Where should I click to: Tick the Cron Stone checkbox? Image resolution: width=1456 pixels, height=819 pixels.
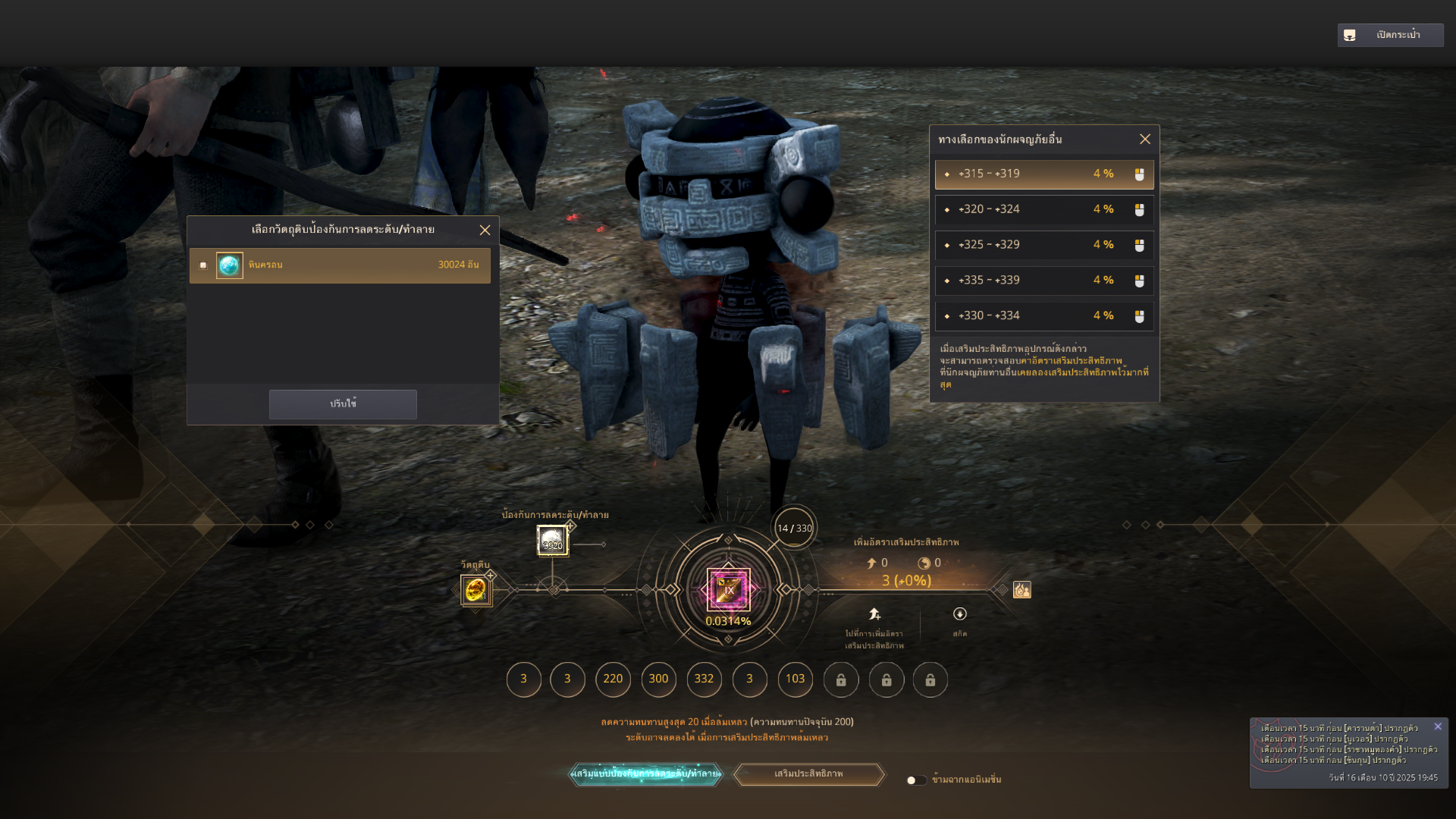(x=203, y=265)
